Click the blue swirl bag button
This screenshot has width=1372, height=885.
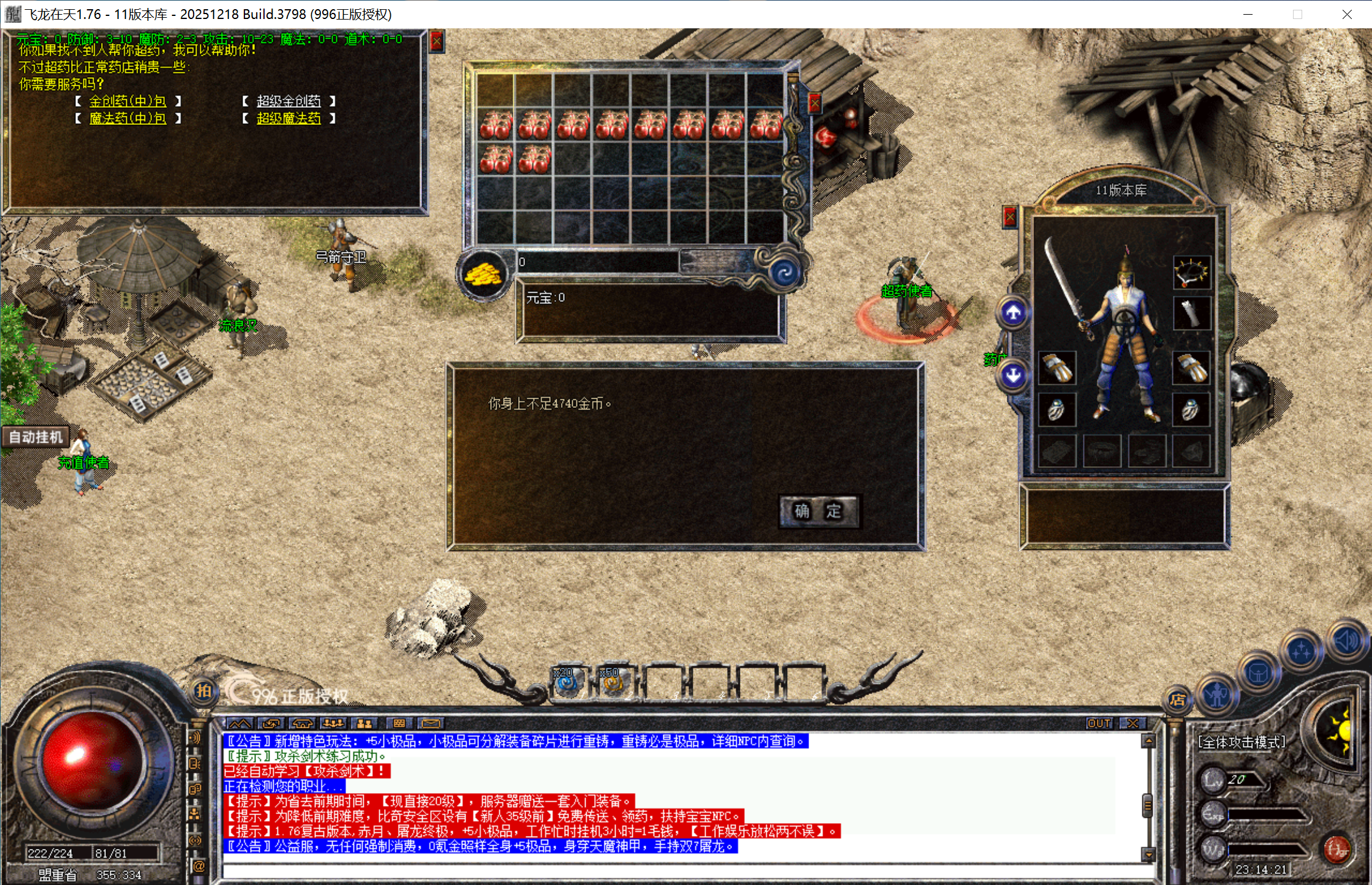(784, 273)
